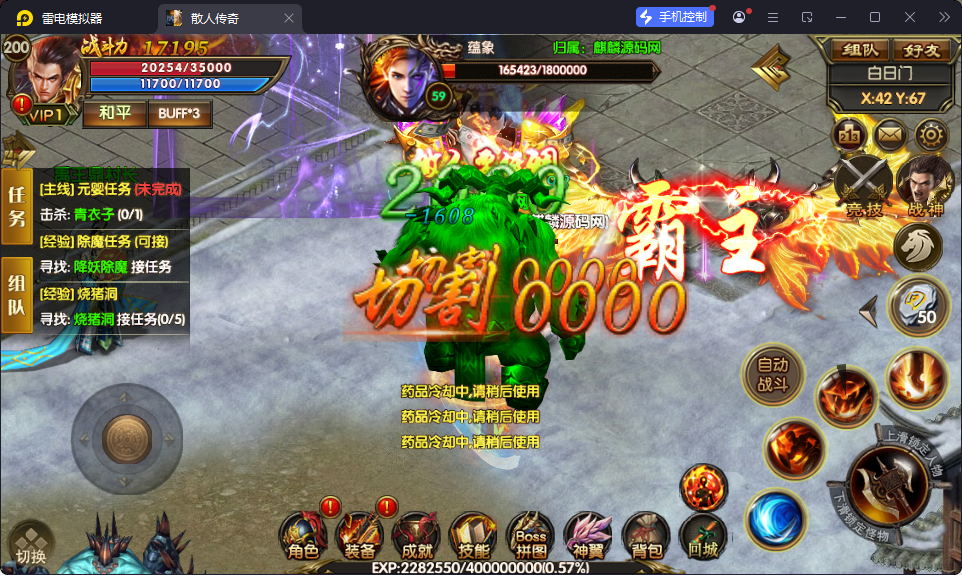Open the 背包 backpack

tap(645, 535)
